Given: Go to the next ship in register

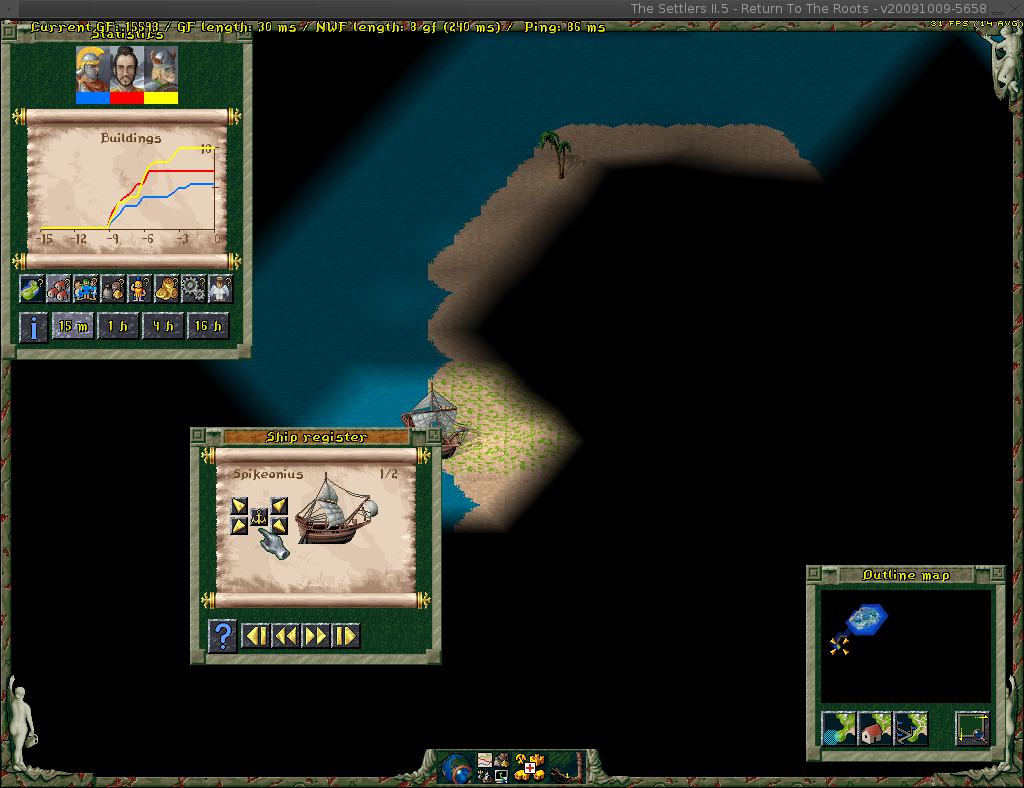Looking at the screenshot, I should click(316, 636).
